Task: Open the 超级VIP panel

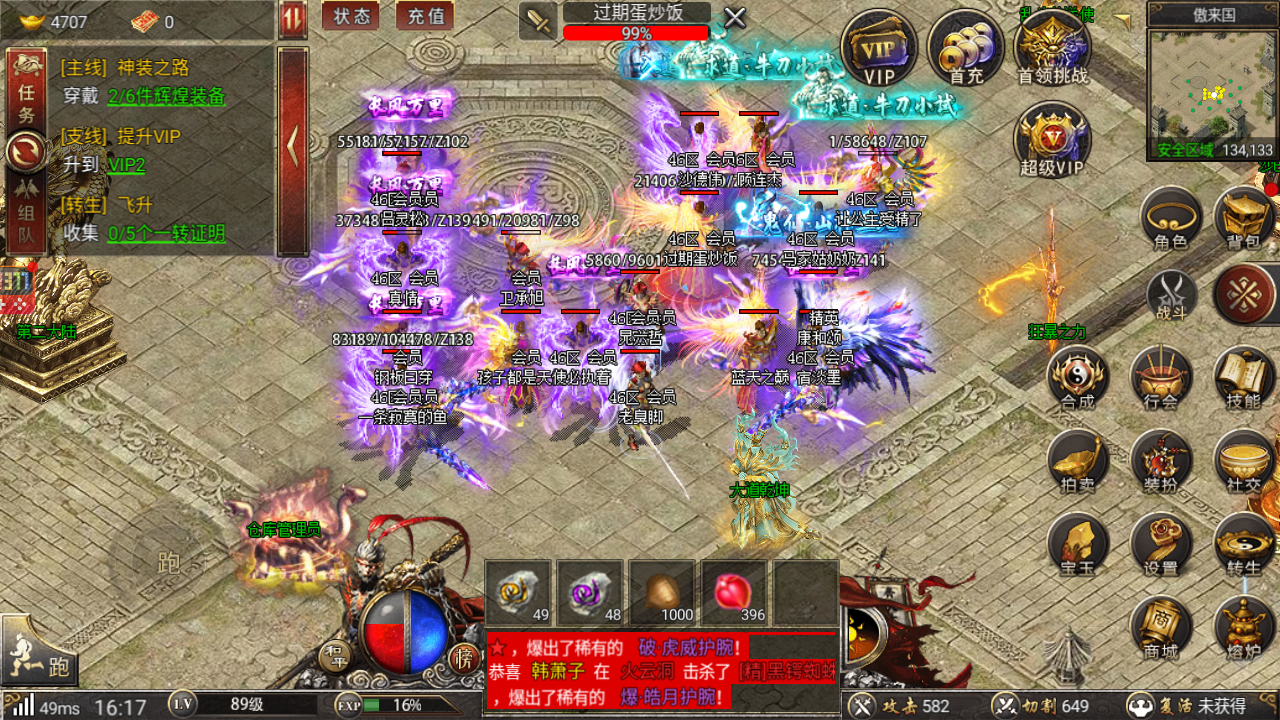Action: (1052, 138)
